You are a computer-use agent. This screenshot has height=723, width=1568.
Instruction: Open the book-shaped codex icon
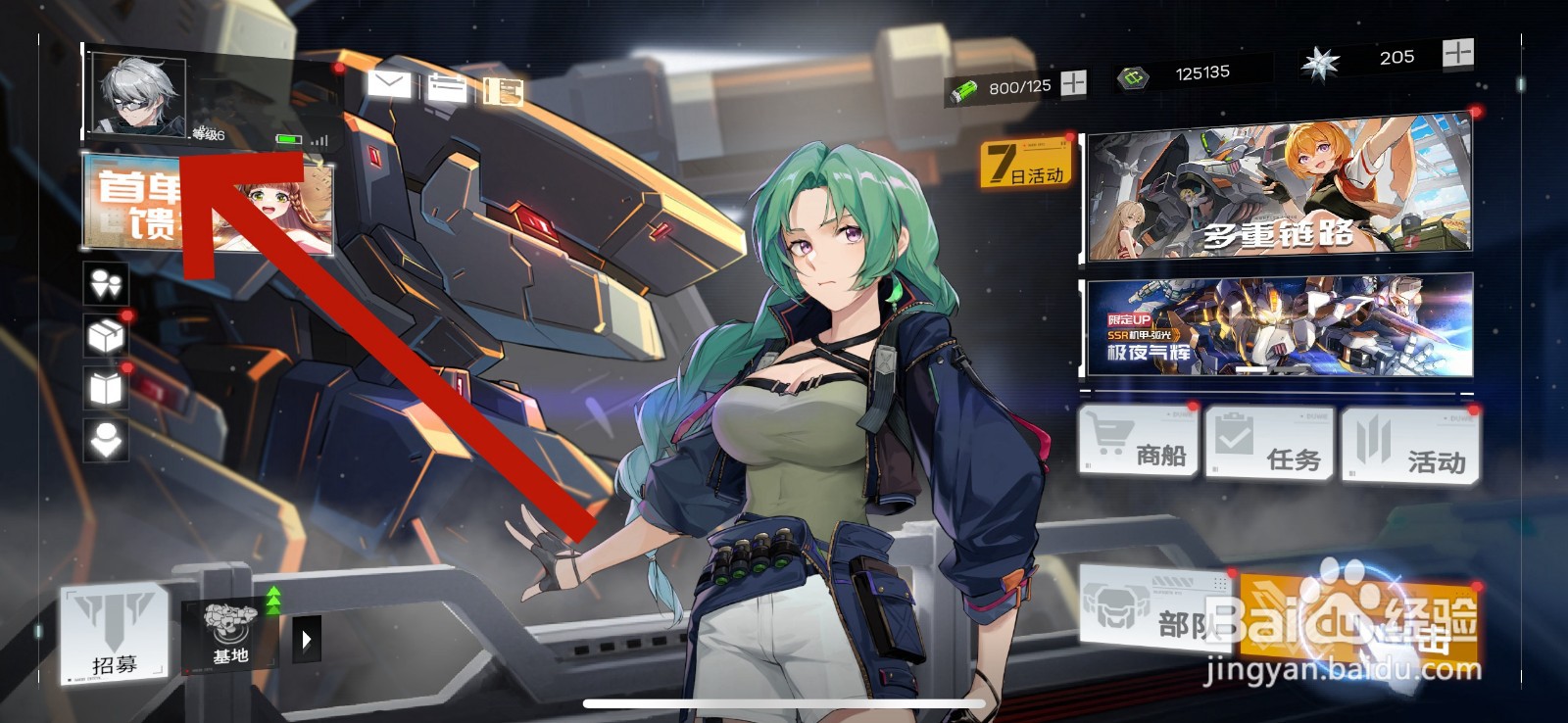[x=106, y=389]
